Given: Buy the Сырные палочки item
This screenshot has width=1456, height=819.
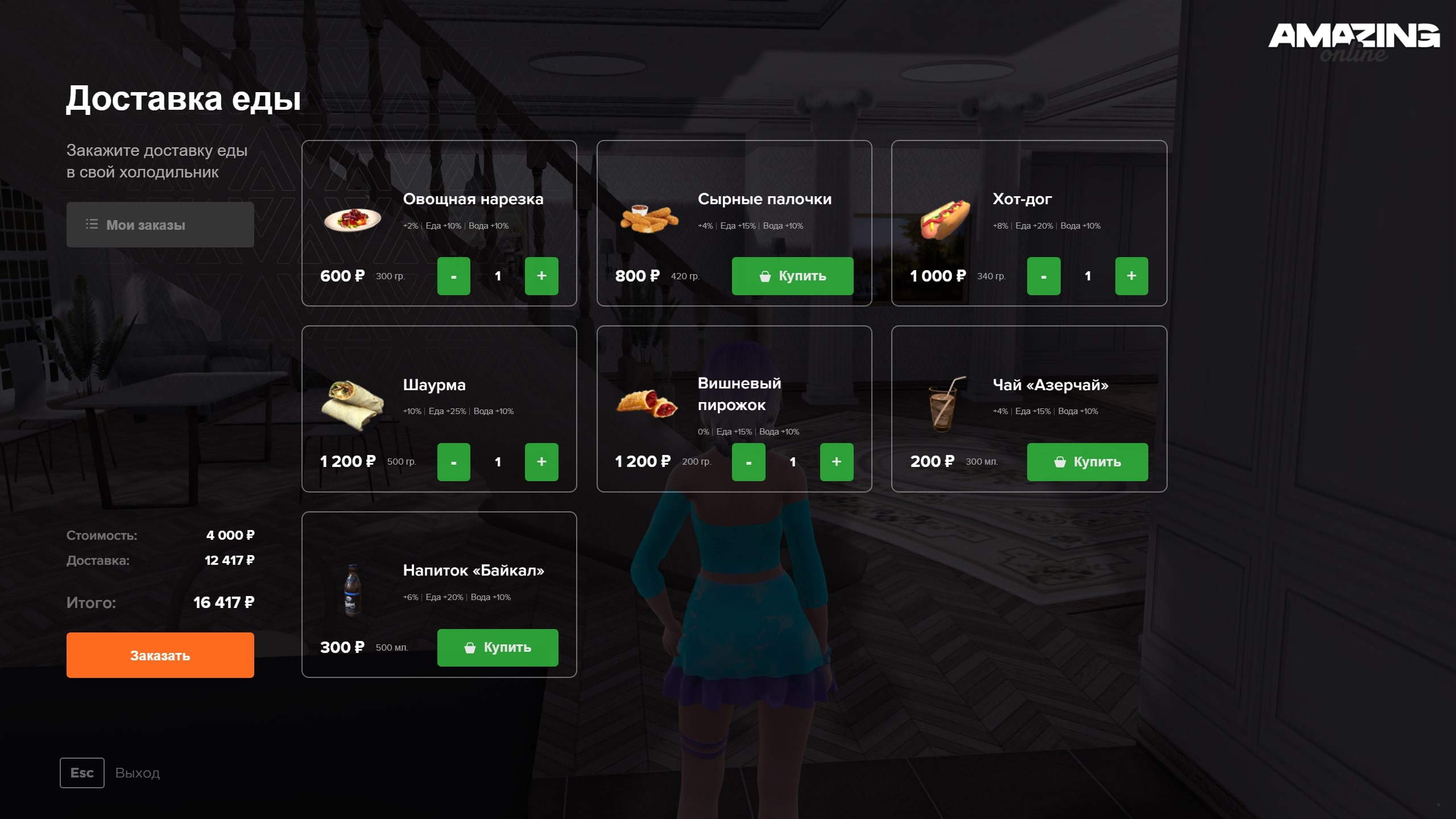Looking at the screenshot, I should point(792,276).
